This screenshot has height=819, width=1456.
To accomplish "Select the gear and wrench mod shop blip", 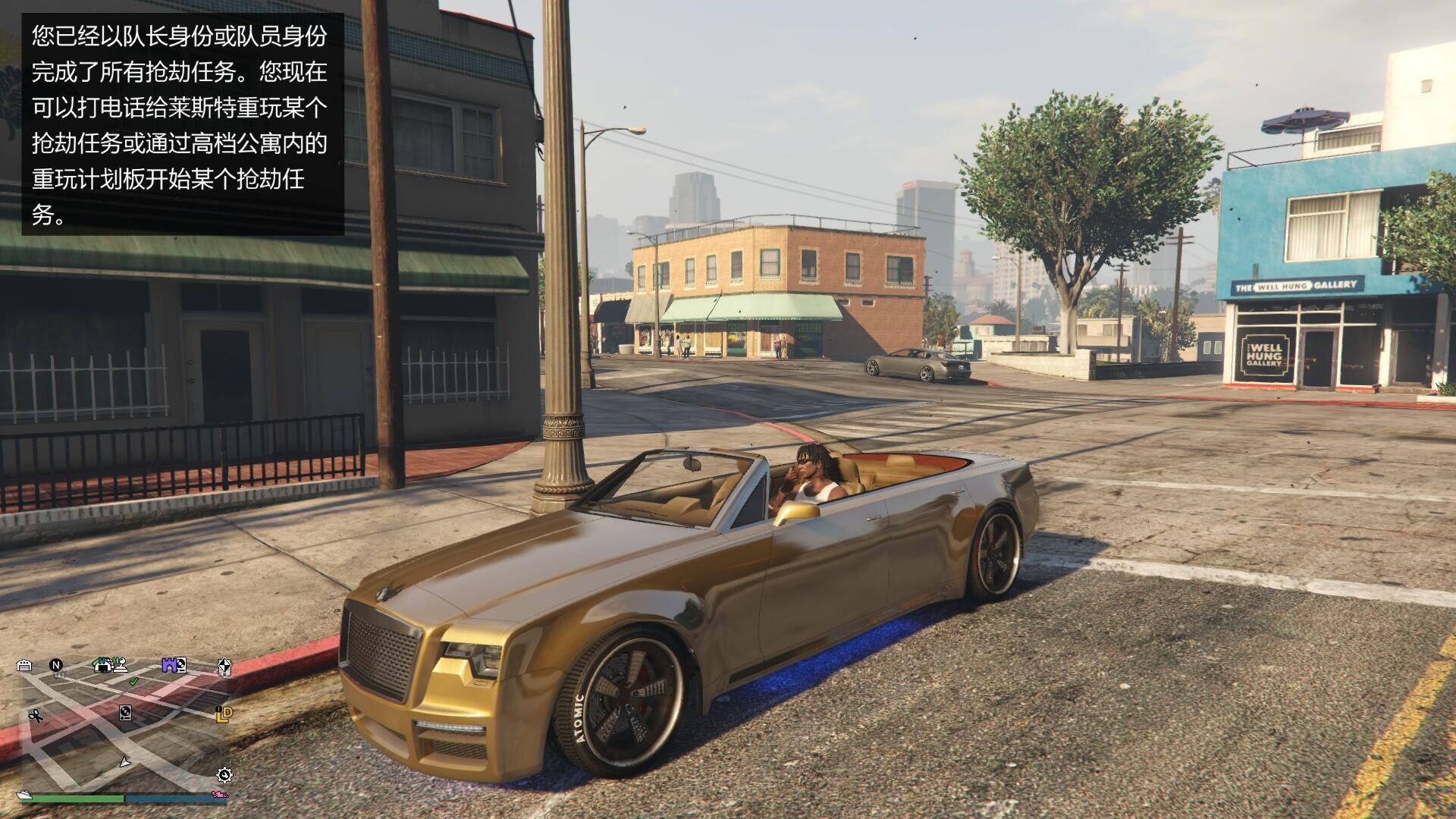I will click(x=224, y=774).
